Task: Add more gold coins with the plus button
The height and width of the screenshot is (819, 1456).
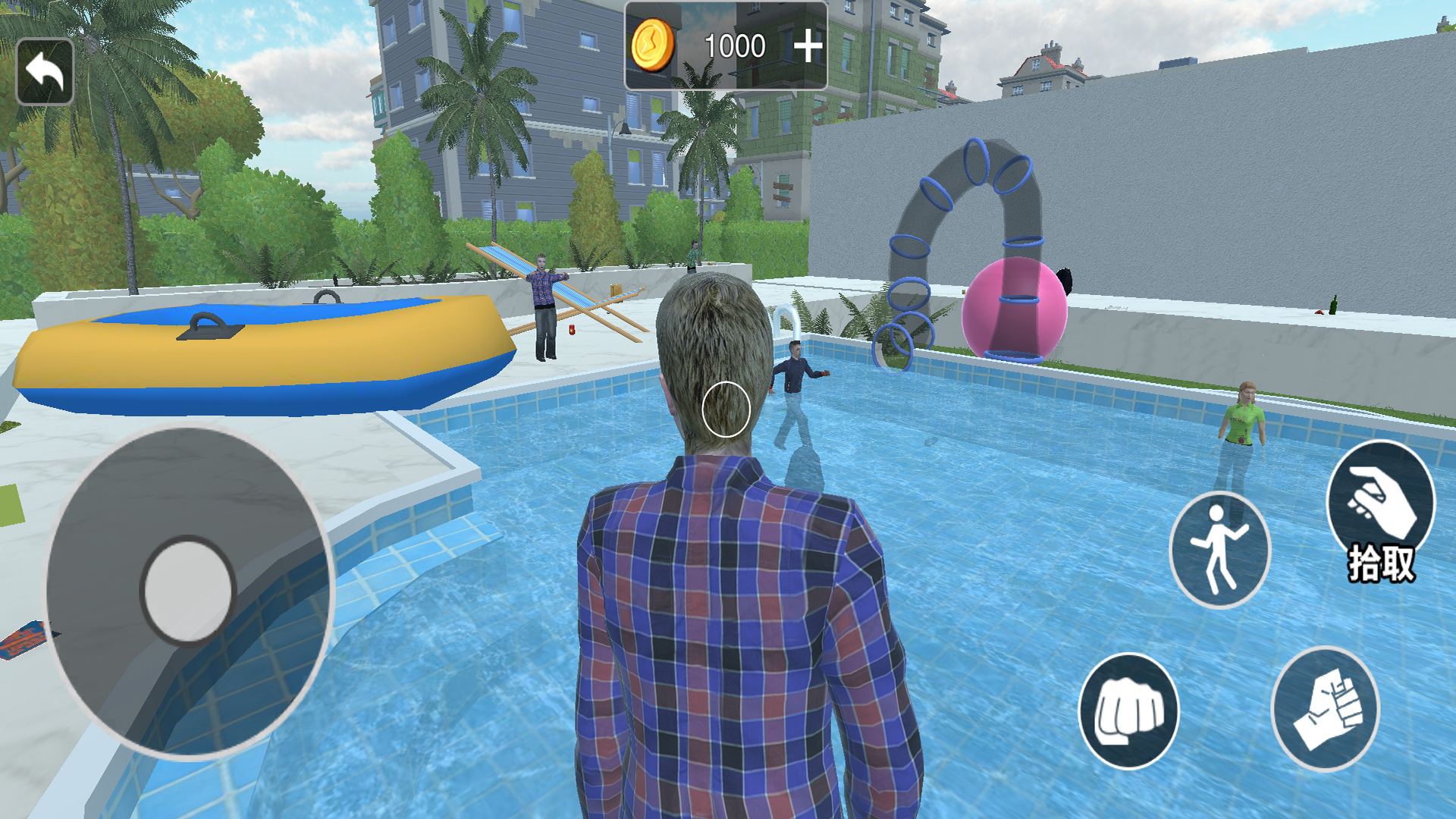Action: point(808,47)
